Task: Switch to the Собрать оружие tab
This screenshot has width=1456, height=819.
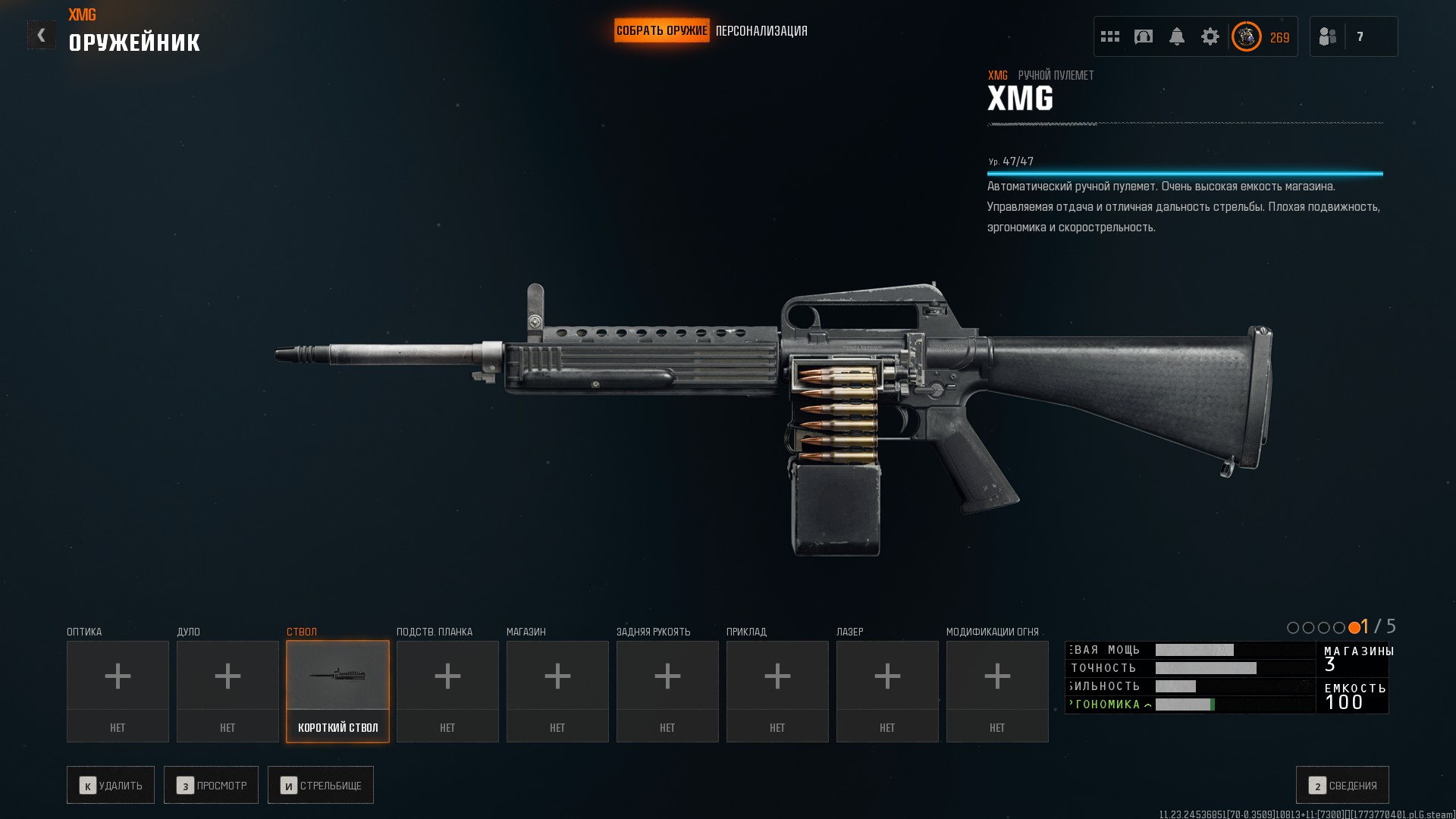Action: pos(661,31)
